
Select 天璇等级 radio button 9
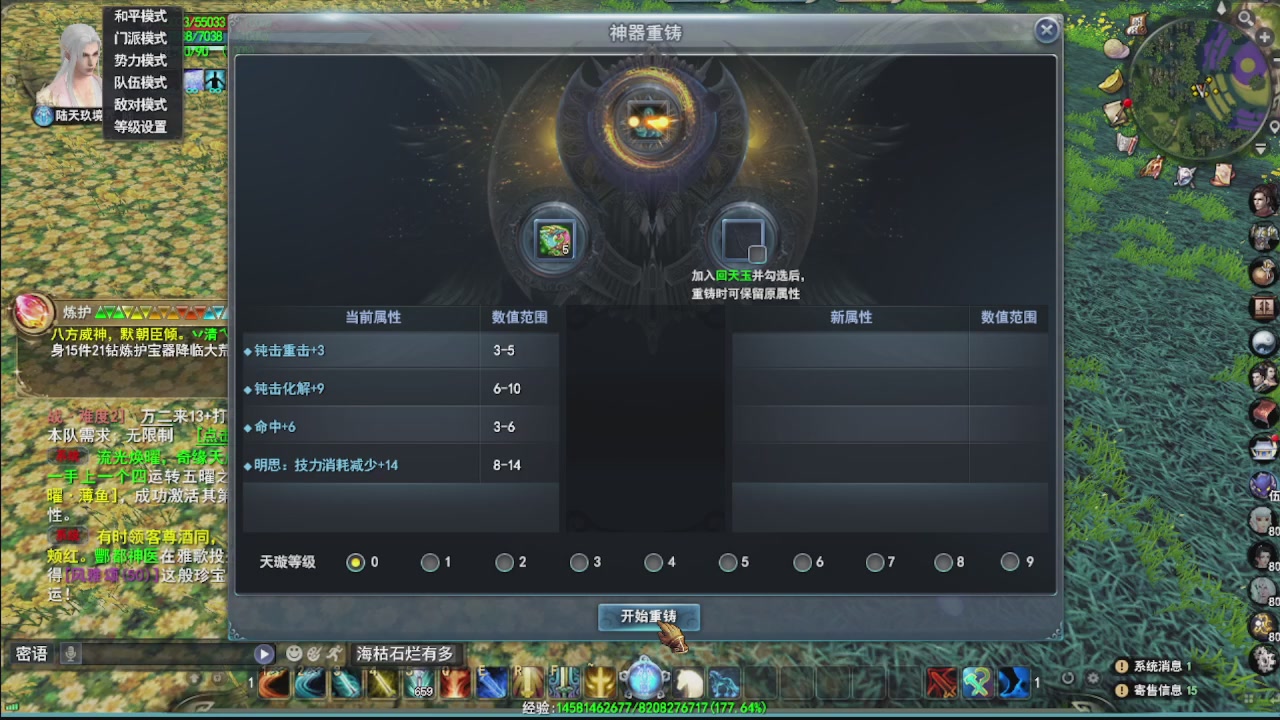pos(1012,562)
